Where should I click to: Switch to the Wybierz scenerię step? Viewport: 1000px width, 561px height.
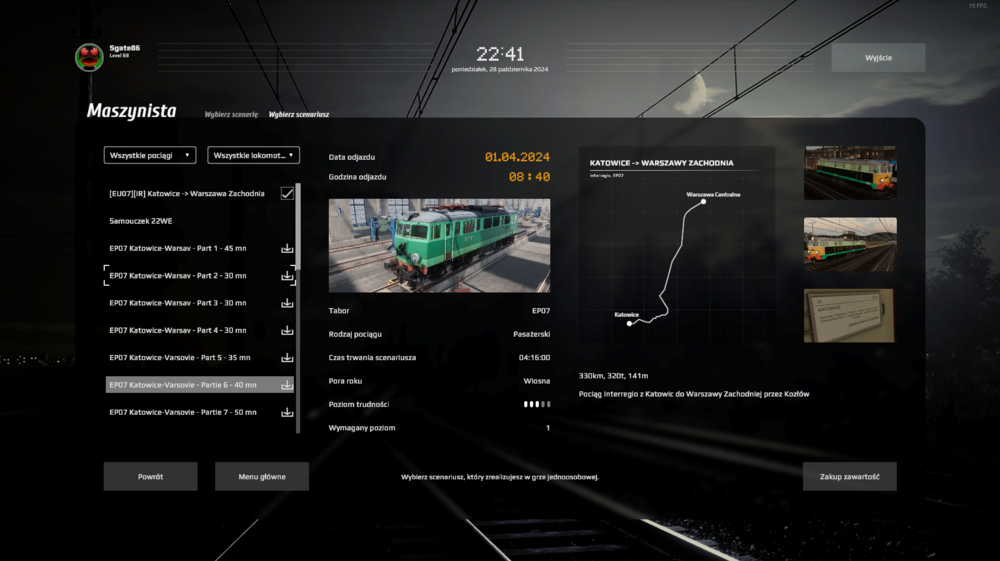point(231,115)
